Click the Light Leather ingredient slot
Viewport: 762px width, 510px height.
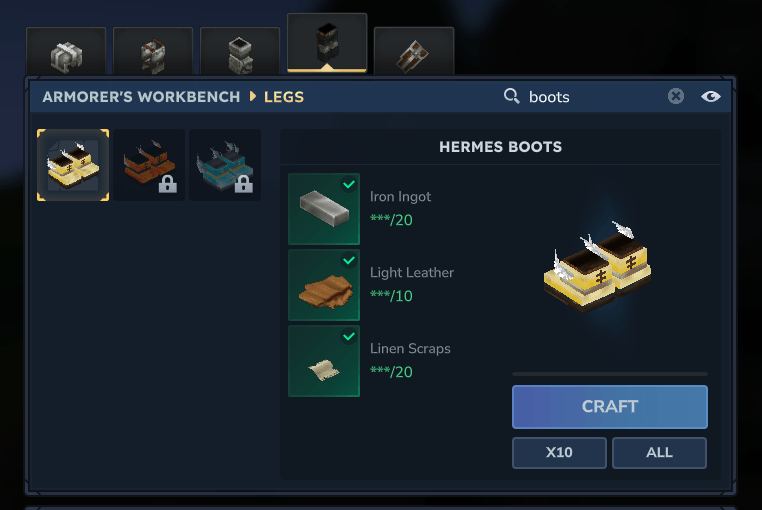pyautogui.click(x=324, y=285)
